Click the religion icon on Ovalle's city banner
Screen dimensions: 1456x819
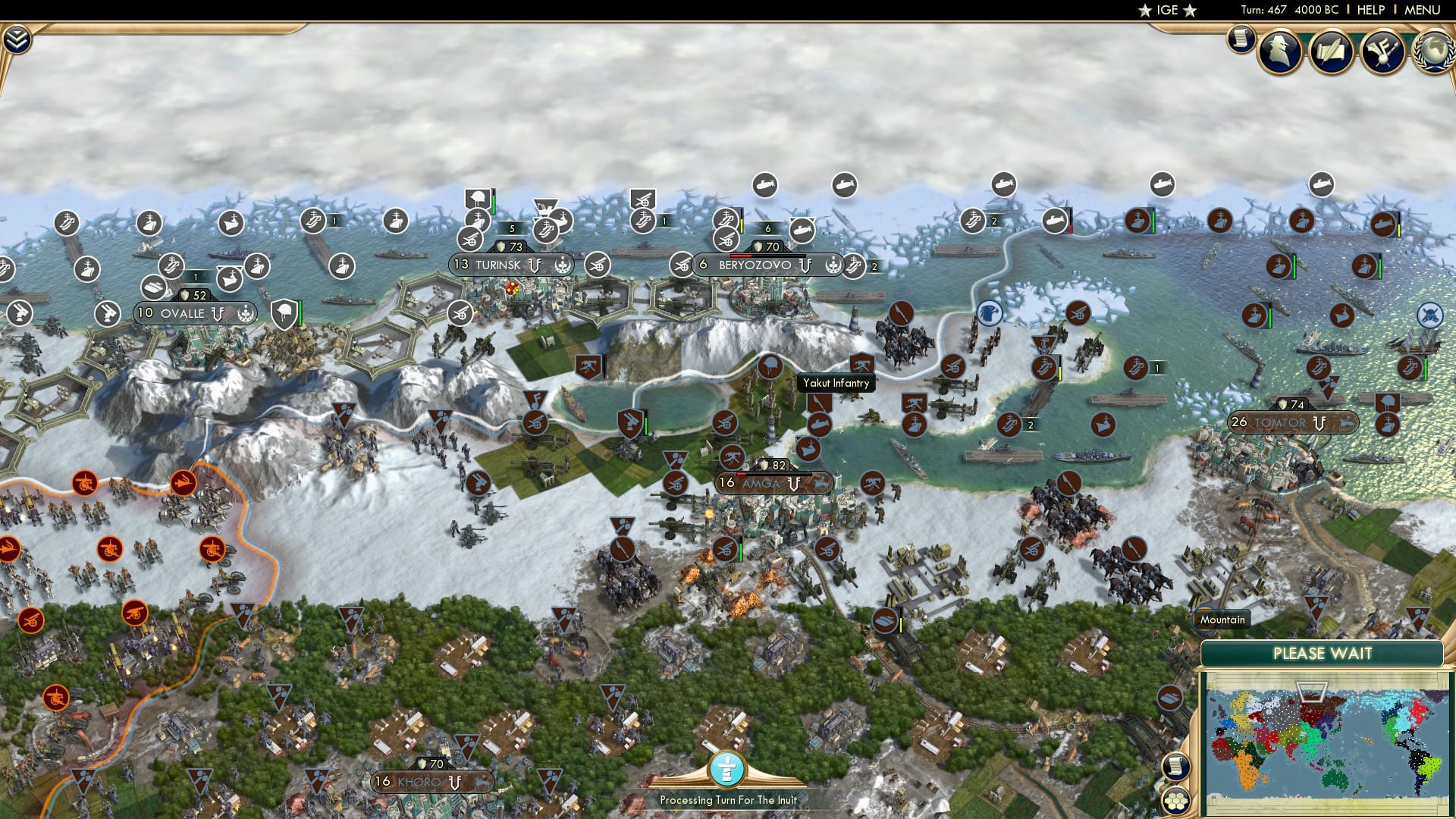pyautogui.click(x=246, y=314)
